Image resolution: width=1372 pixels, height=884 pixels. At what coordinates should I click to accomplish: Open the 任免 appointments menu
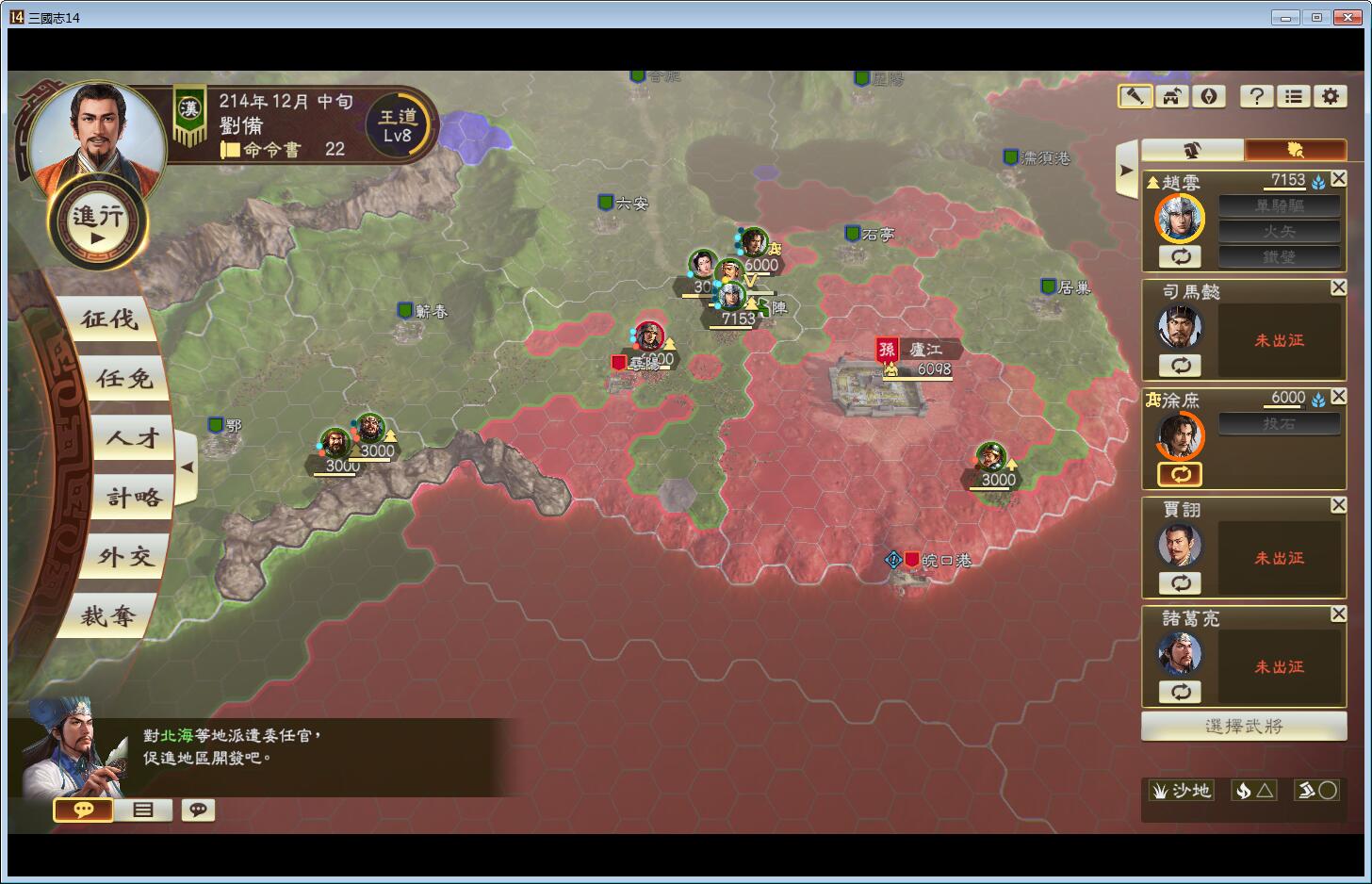coord(123,379)
